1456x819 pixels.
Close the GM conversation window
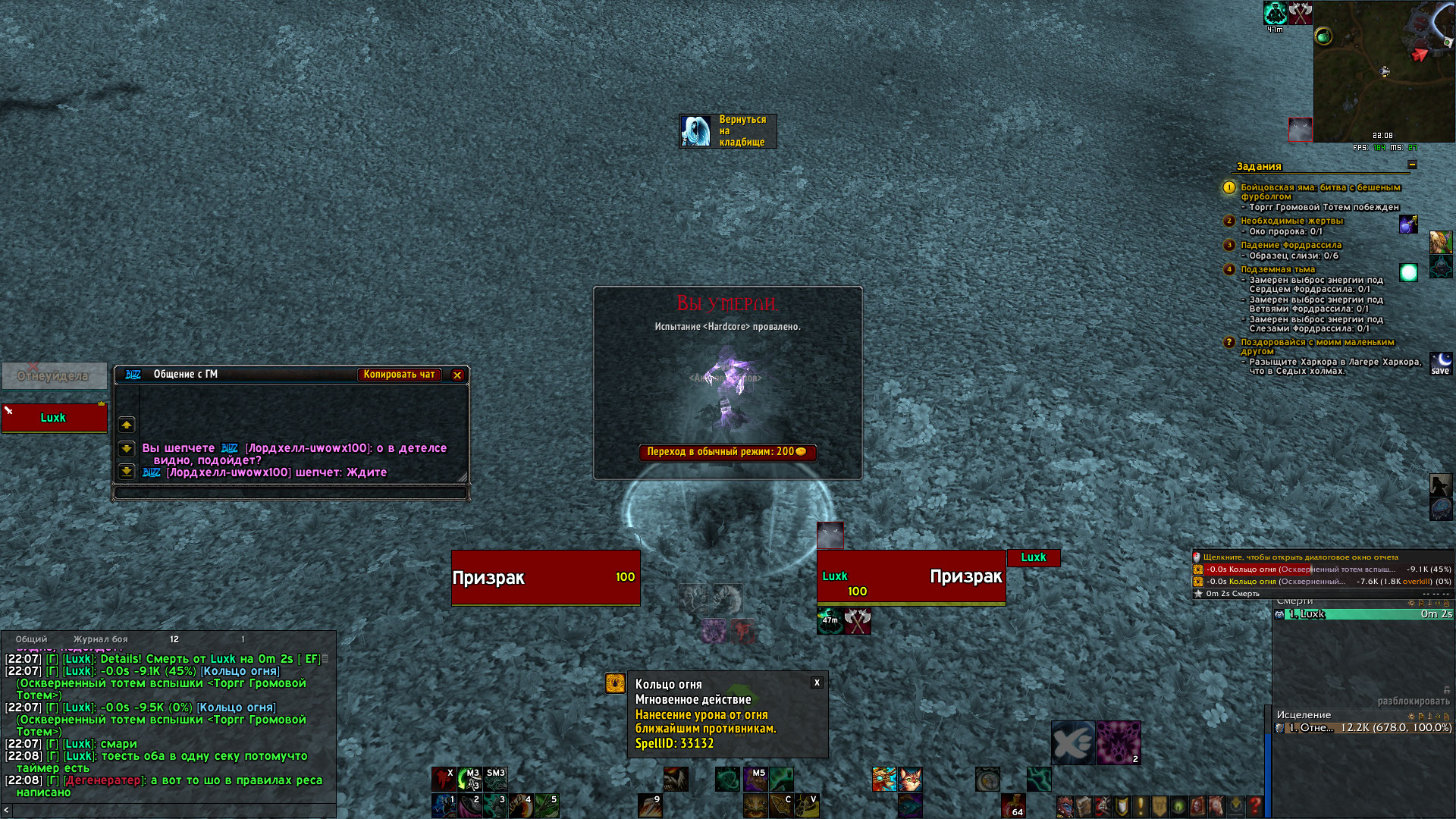tap(457, 375)
